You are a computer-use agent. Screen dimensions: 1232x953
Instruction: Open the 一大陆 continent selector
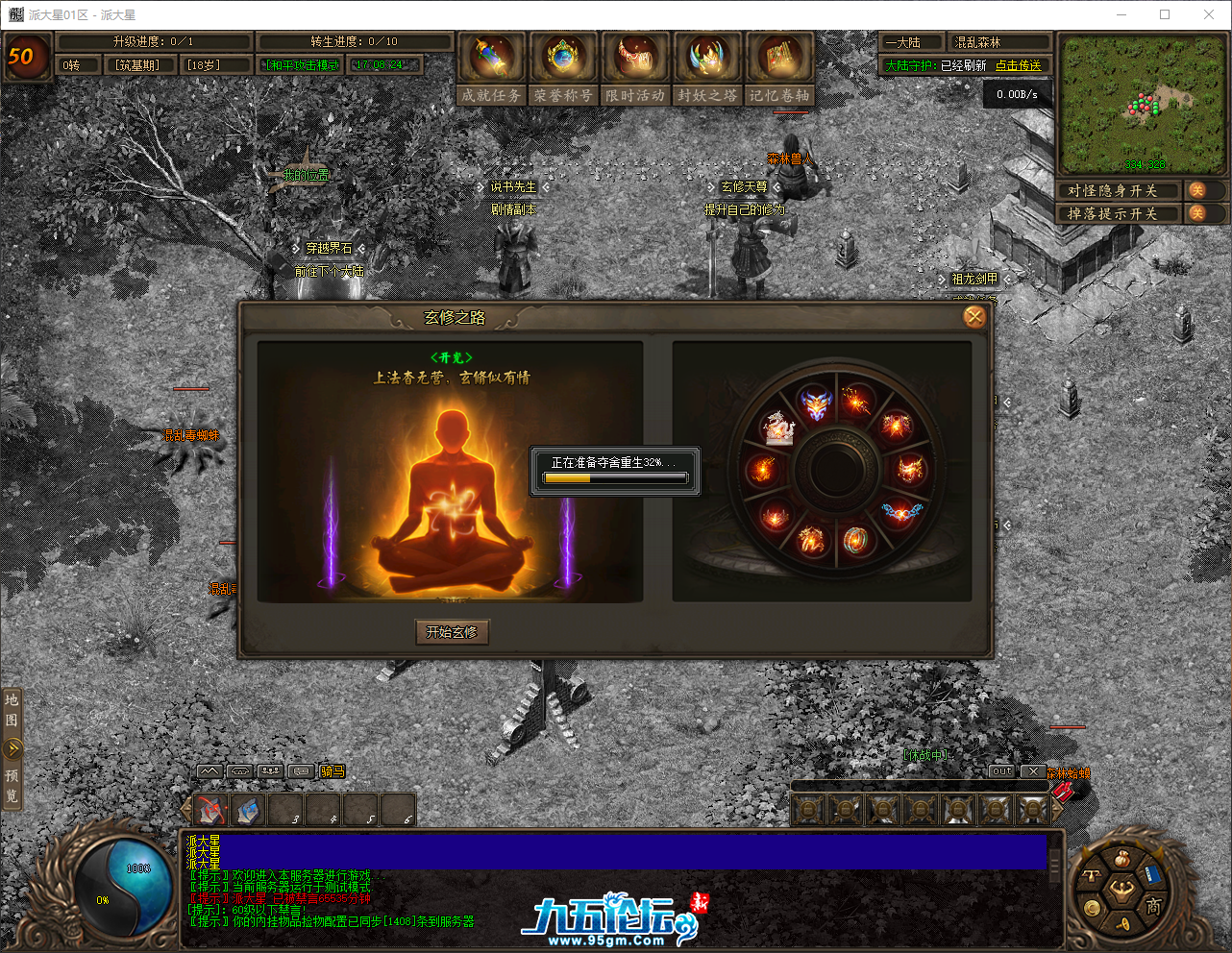pos(910,41)
